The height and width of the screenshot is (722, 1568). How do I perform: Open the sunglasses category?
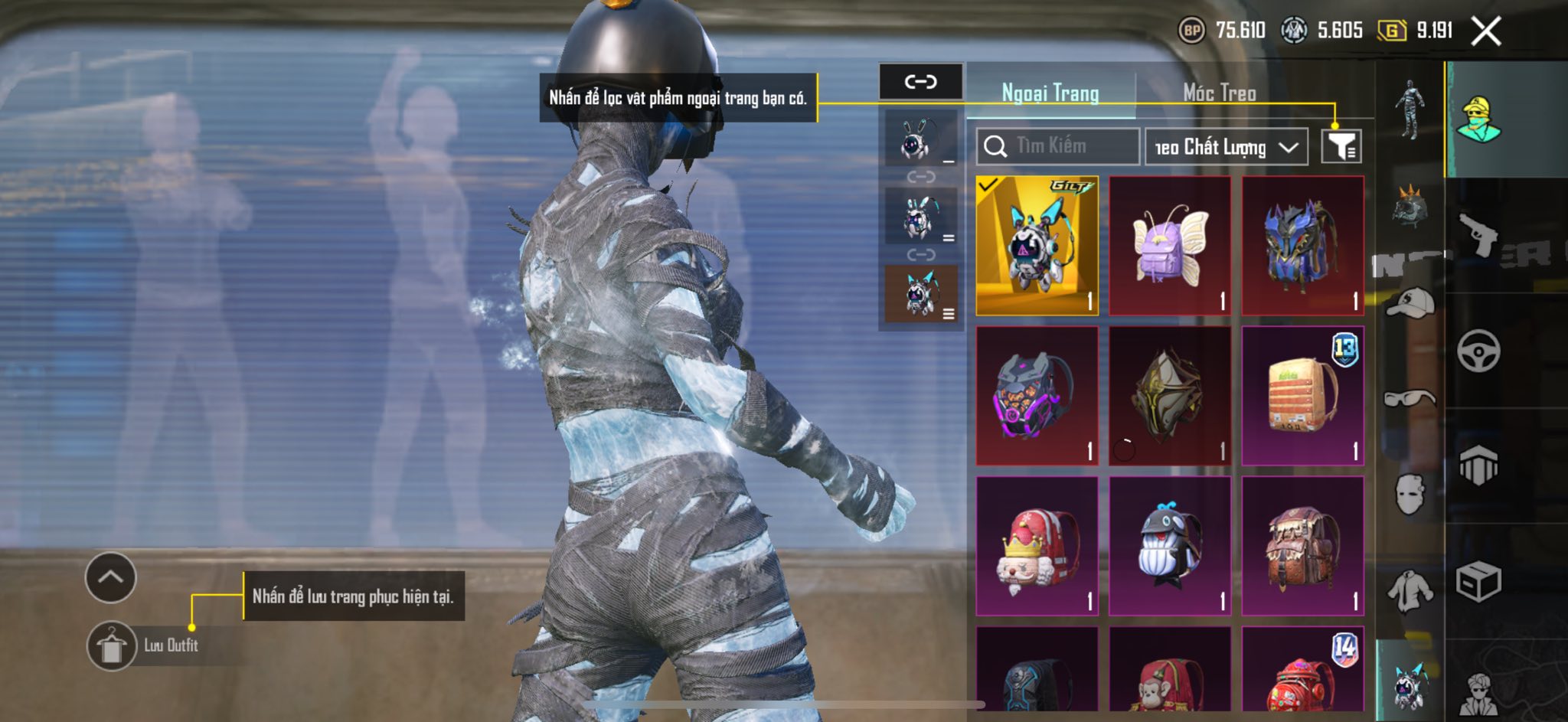[x=1410, y=398]
